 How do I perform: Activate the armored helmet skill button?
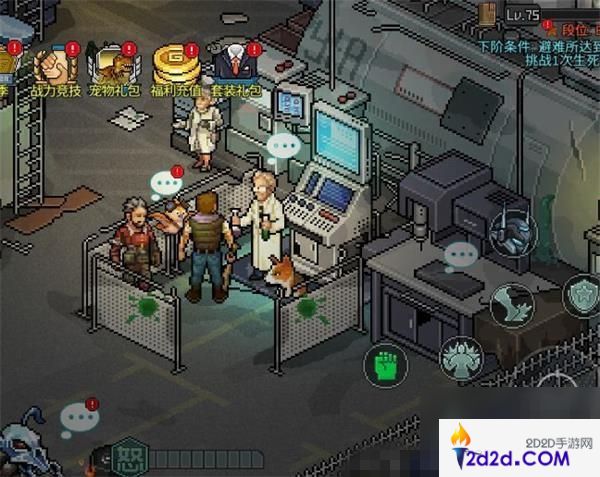coord(513,232)
